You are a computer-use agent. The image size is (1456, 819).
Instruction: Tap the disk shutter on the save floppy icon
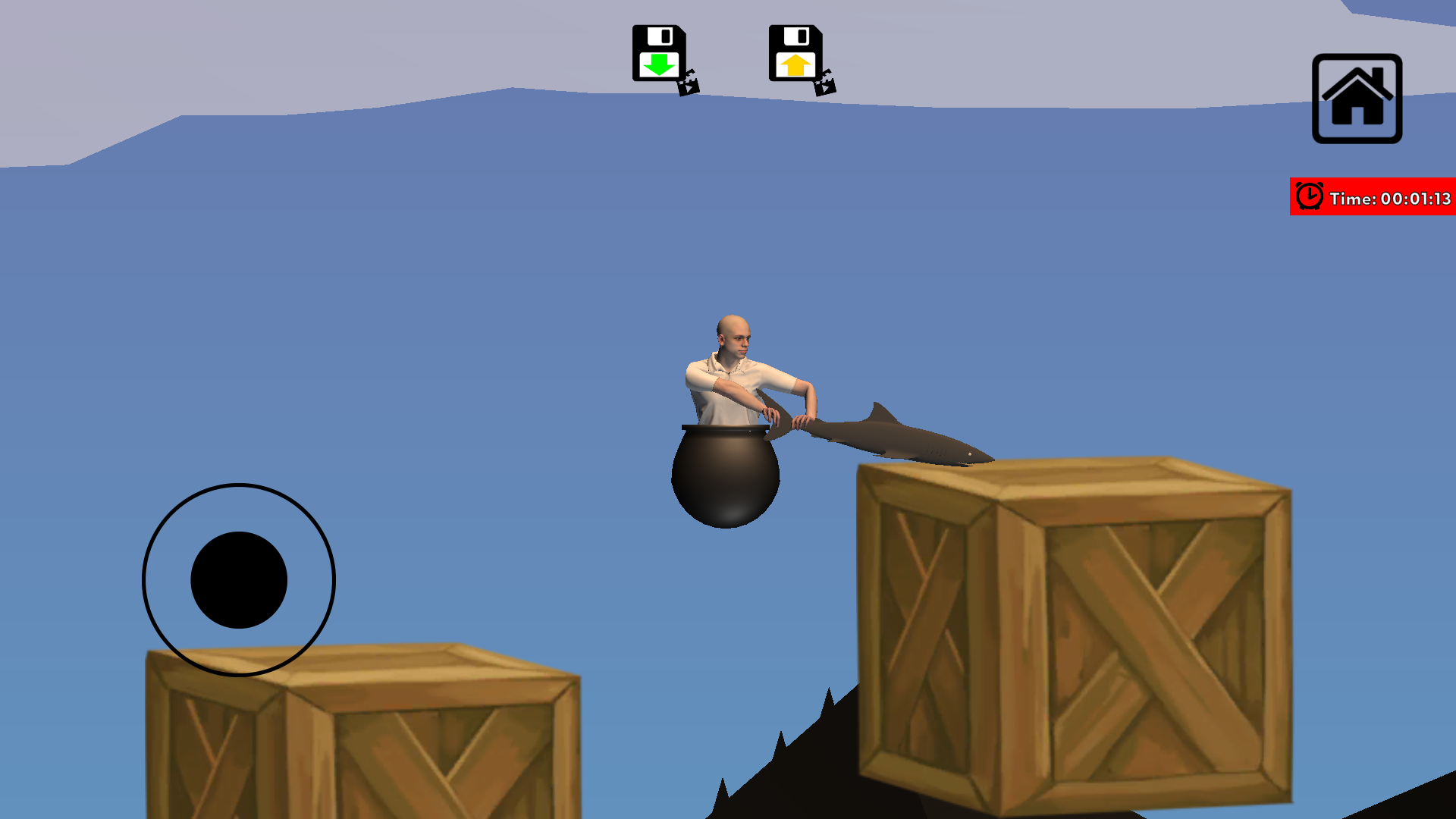(x=661, y=36)
